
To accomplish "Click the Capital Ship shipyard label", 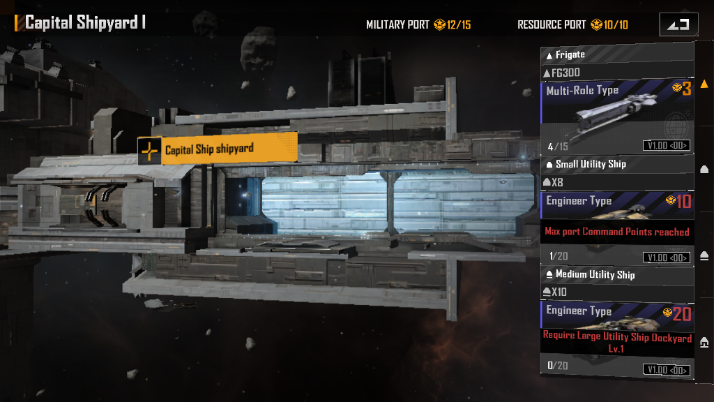I will click(x=218, y=150).
